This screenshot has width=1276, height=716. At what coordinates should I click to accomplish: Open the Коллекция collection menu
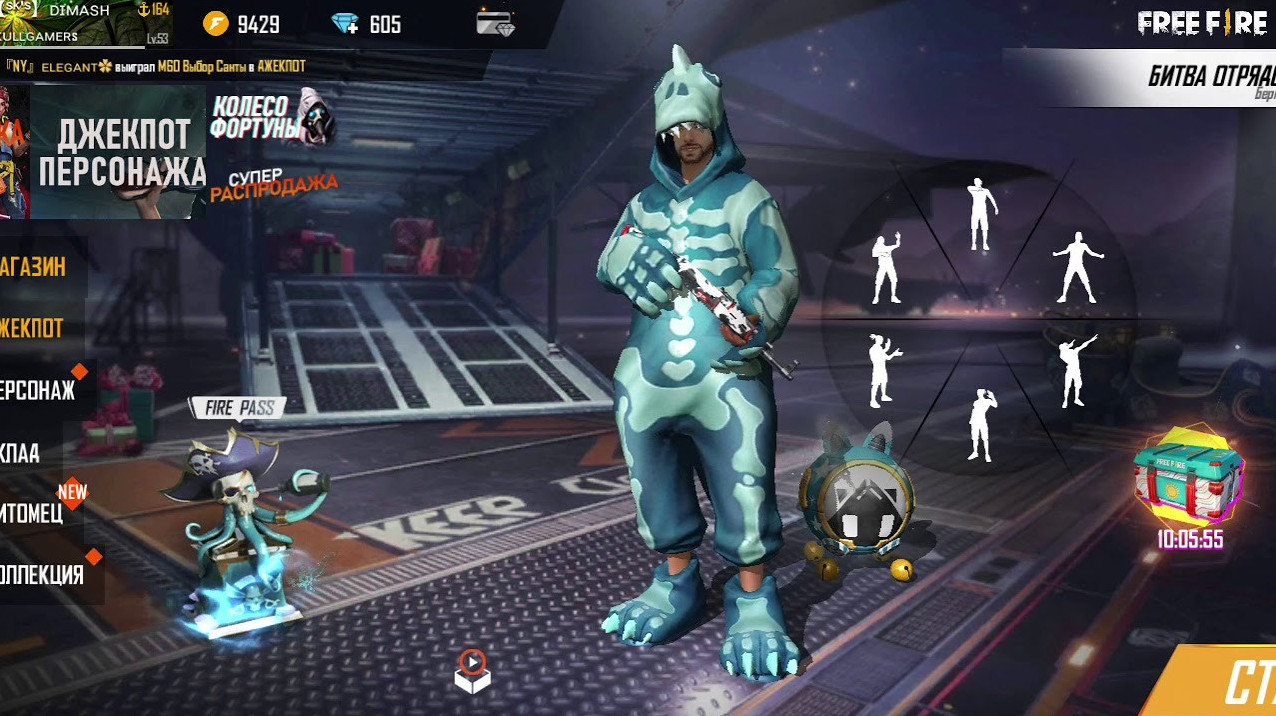point(42,576)
